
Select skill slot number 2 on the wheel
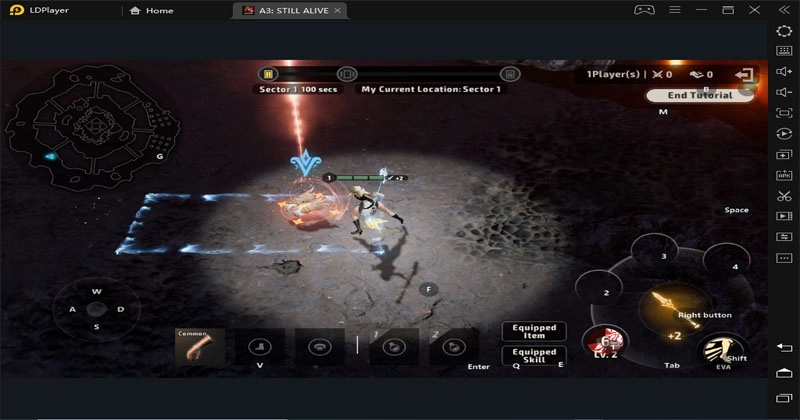[x=606, y=291]
